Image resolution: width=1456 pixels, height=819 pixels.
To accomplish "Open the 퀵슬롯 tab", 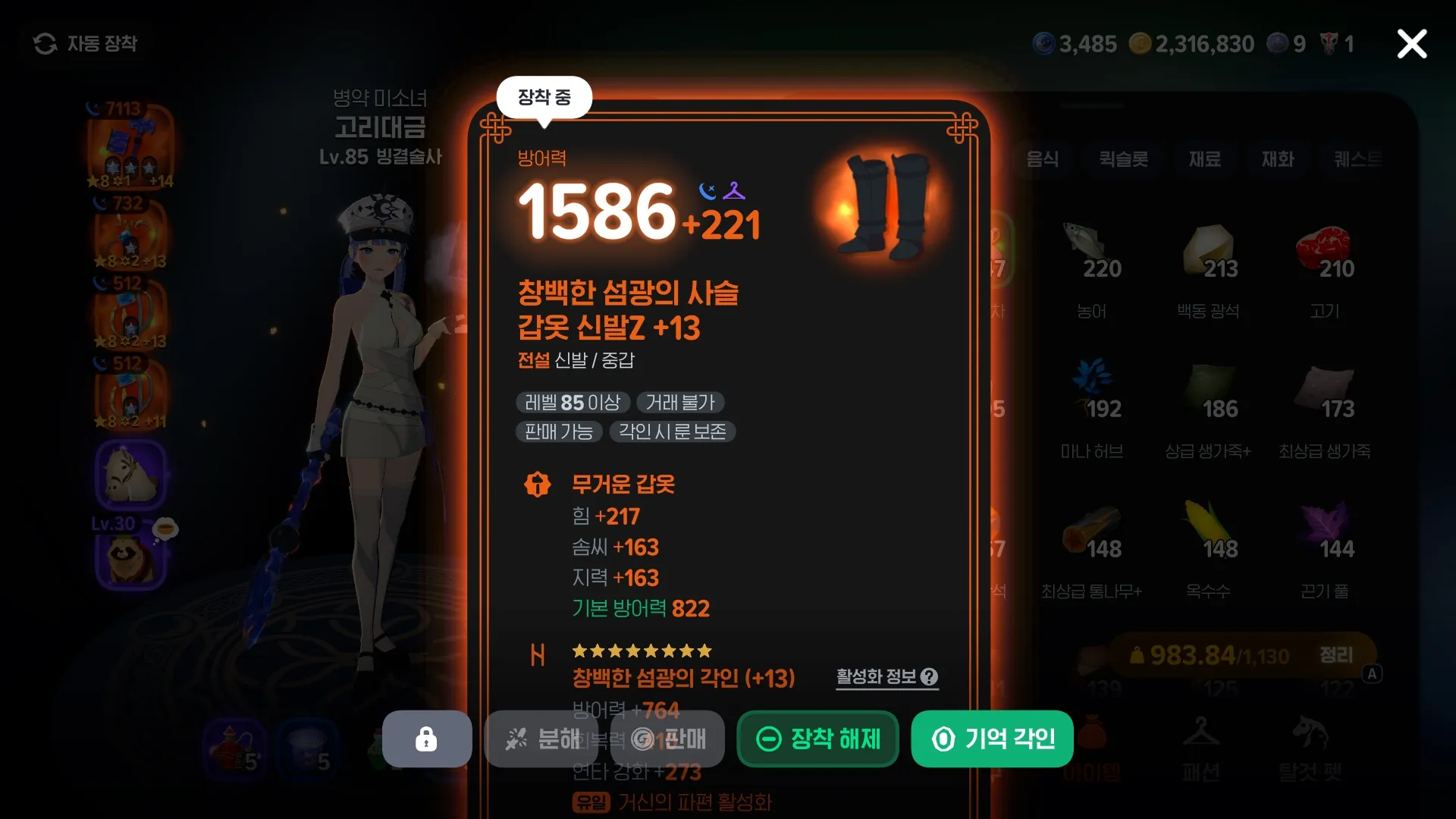I will [1123, 160].
